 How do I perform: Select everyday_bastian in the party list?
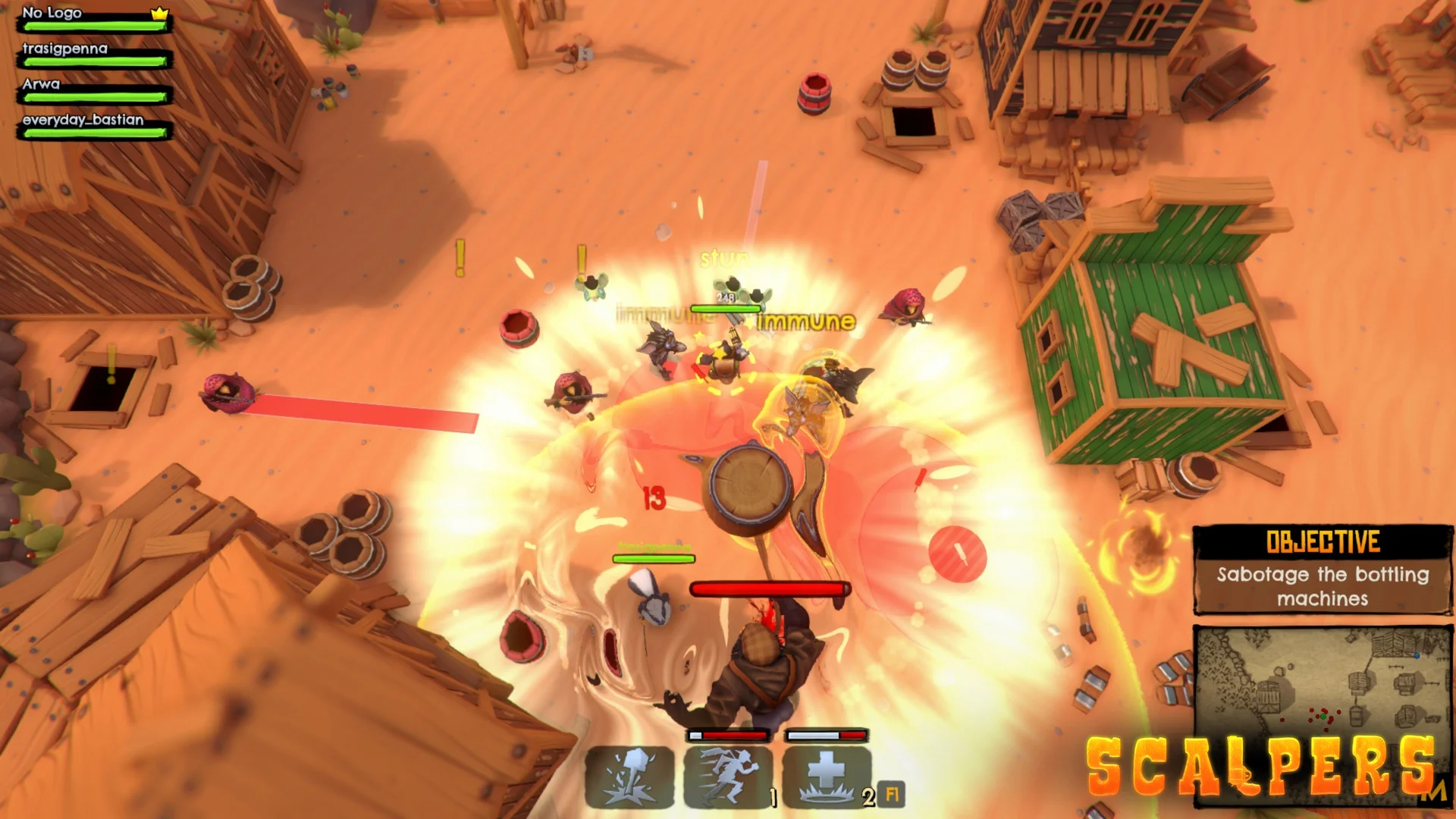tap(94, 126)
